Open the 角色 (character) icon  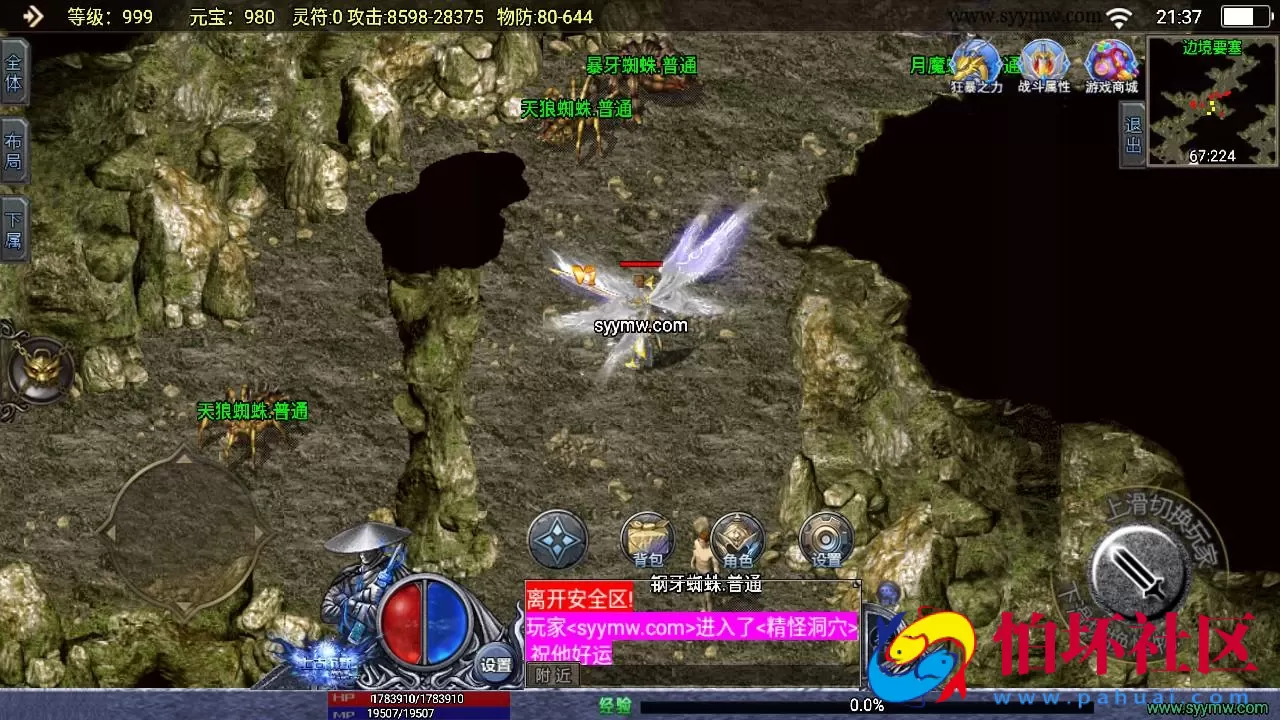pyautogui.click(x=737, y=537)
